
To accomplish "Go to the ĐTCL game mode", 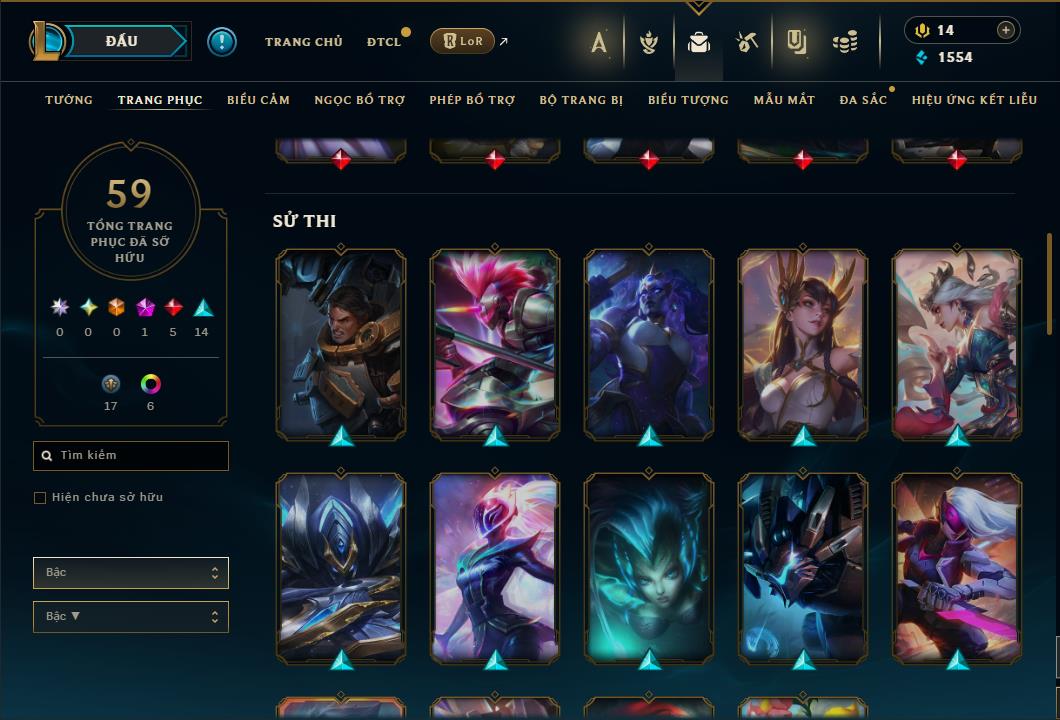I will pyautogui.click(x=383, y=42).
